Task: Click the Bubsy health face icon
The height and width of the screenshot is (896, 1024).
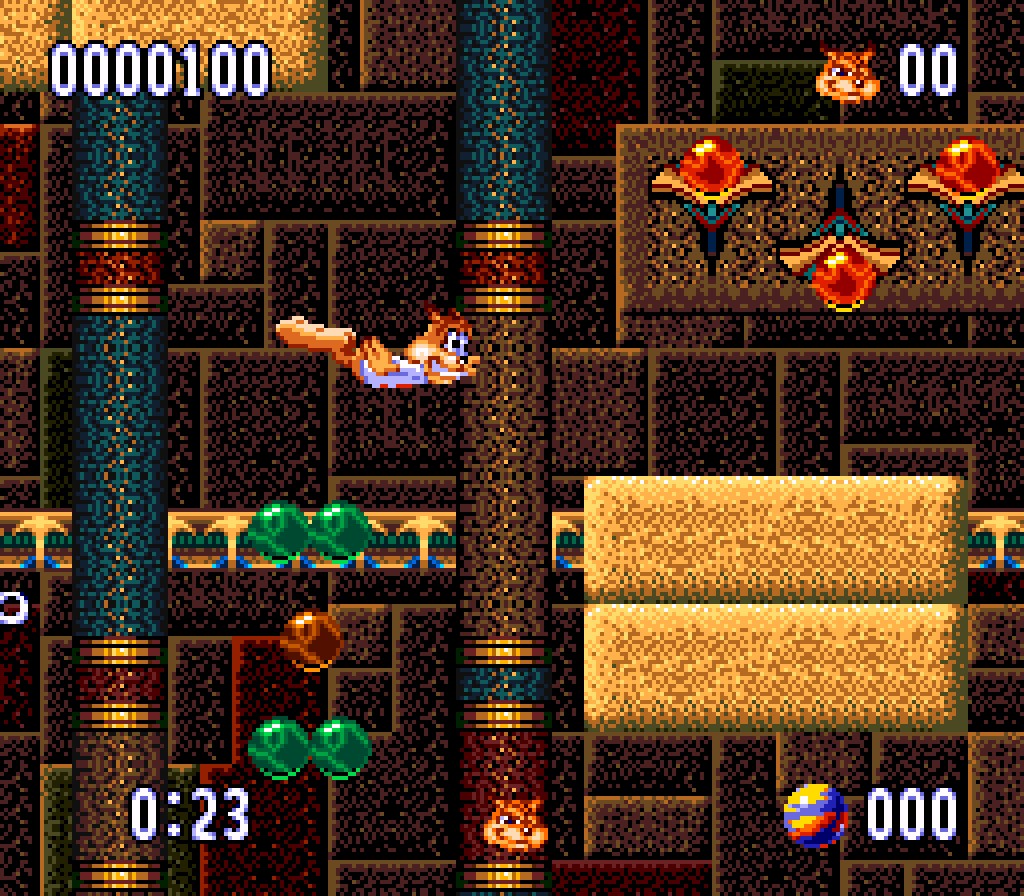Action: (515, 825)
